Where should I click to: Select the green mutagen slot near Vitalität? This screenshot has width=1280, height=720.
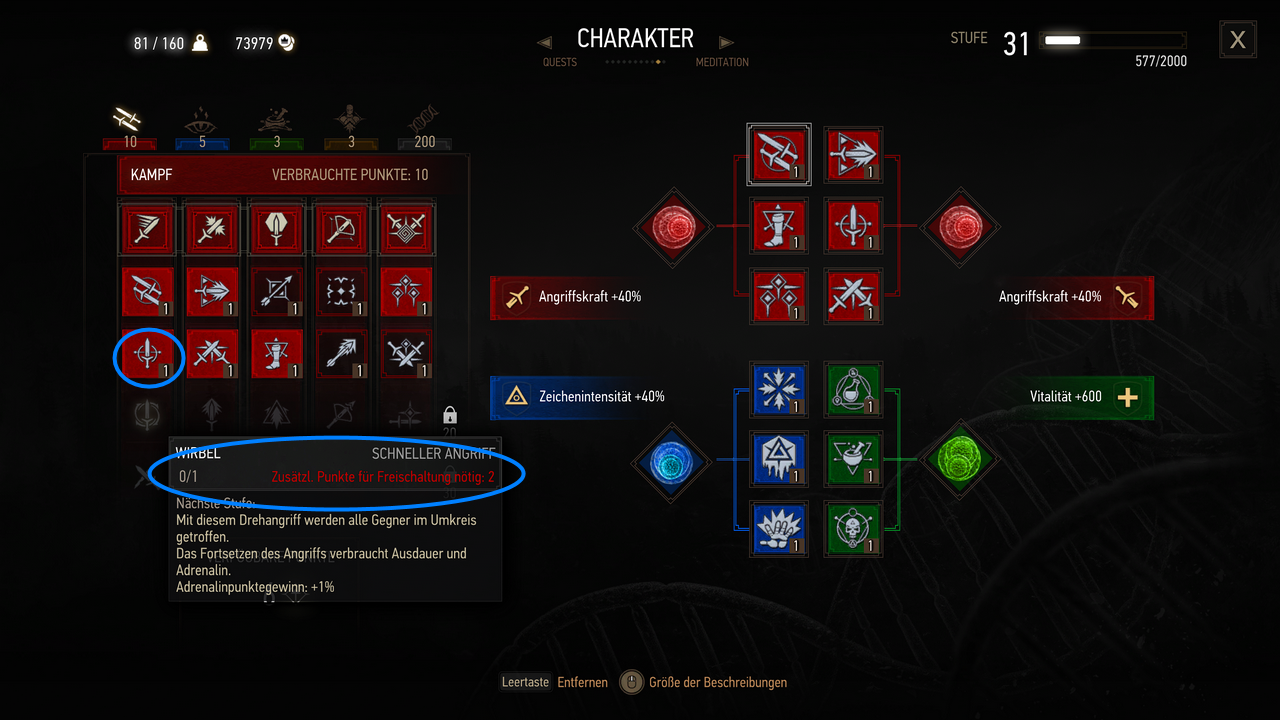point(958,461)
